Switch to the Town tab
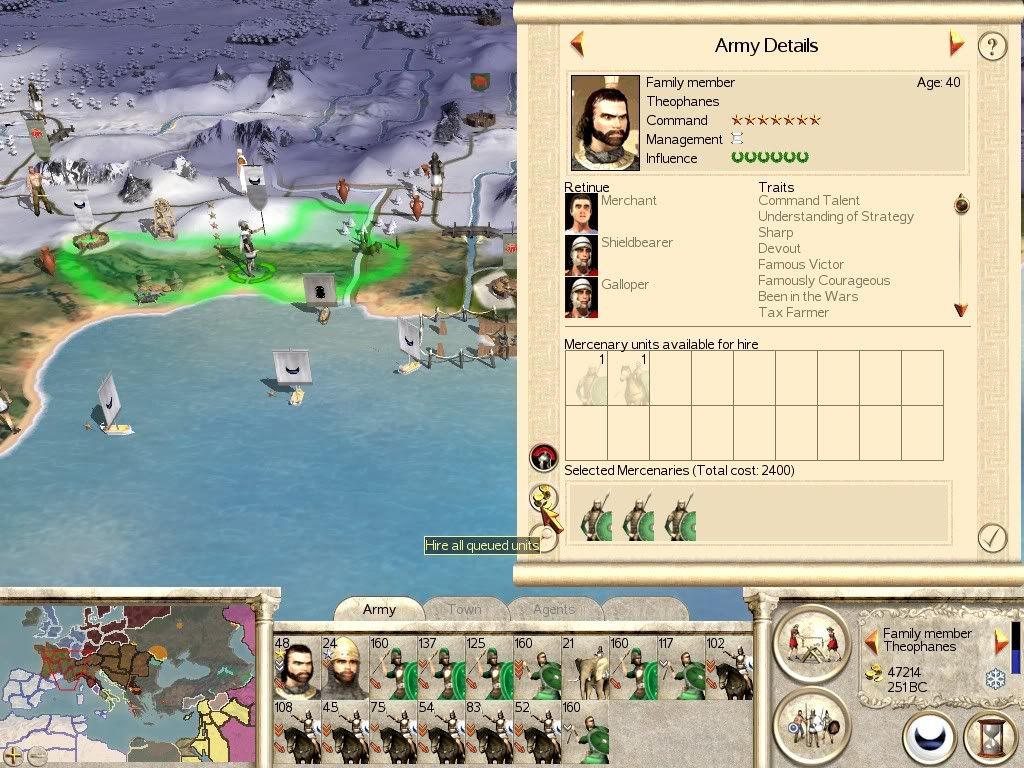Image resolution: width=1024 pixels, height=768 pixels. point(464,609)
